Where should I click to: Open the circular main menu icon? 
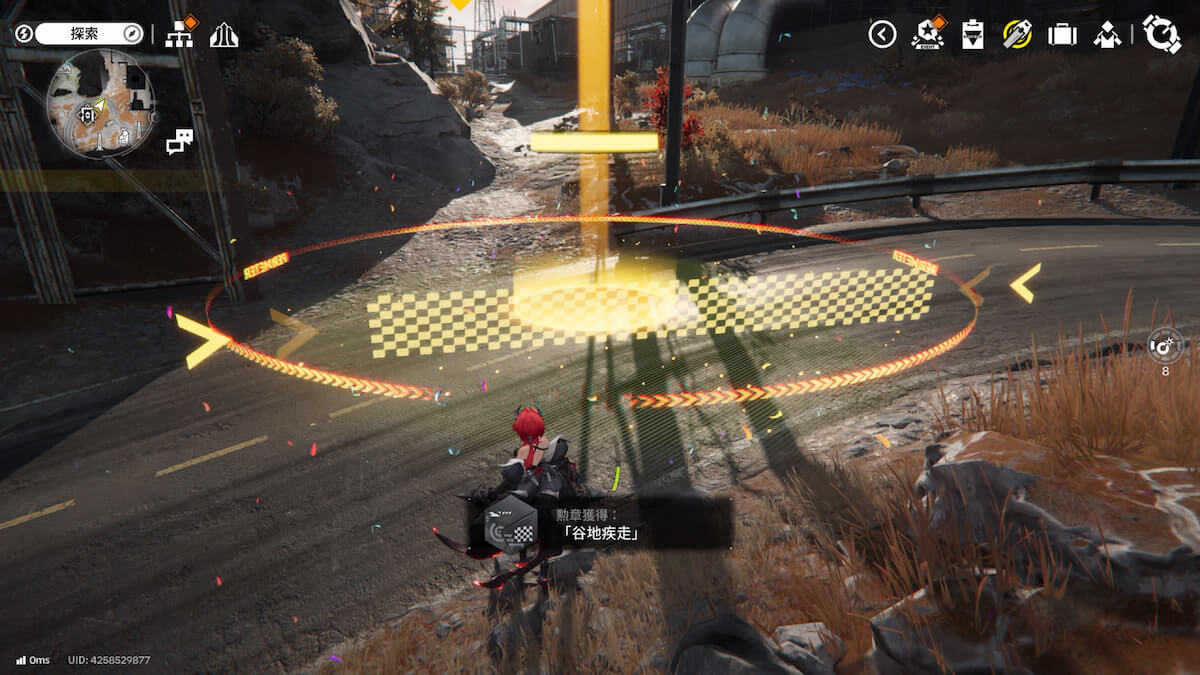pos(1162,34)
